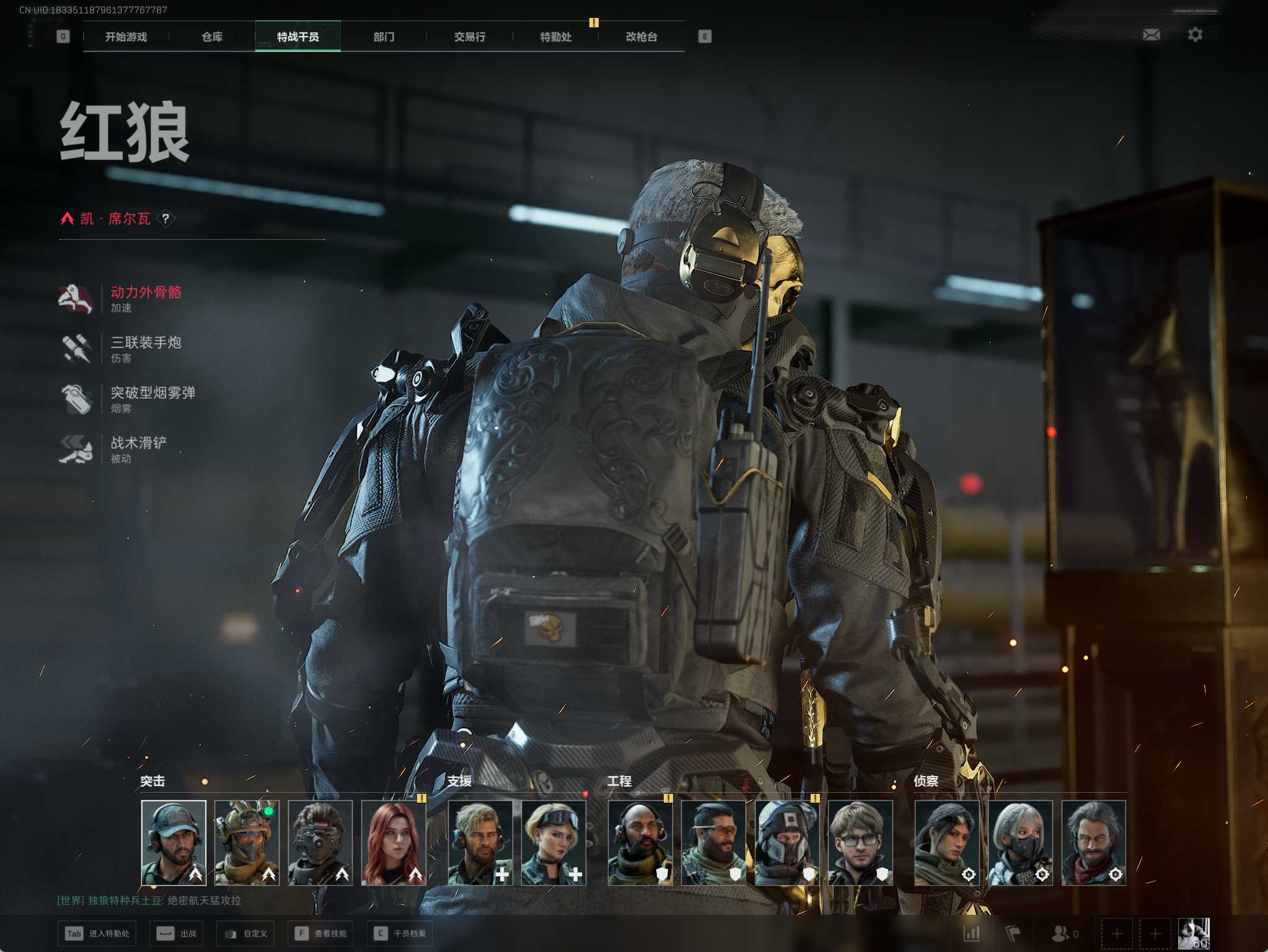Switch to the 仓库 tab

click(x=212, y=37)
